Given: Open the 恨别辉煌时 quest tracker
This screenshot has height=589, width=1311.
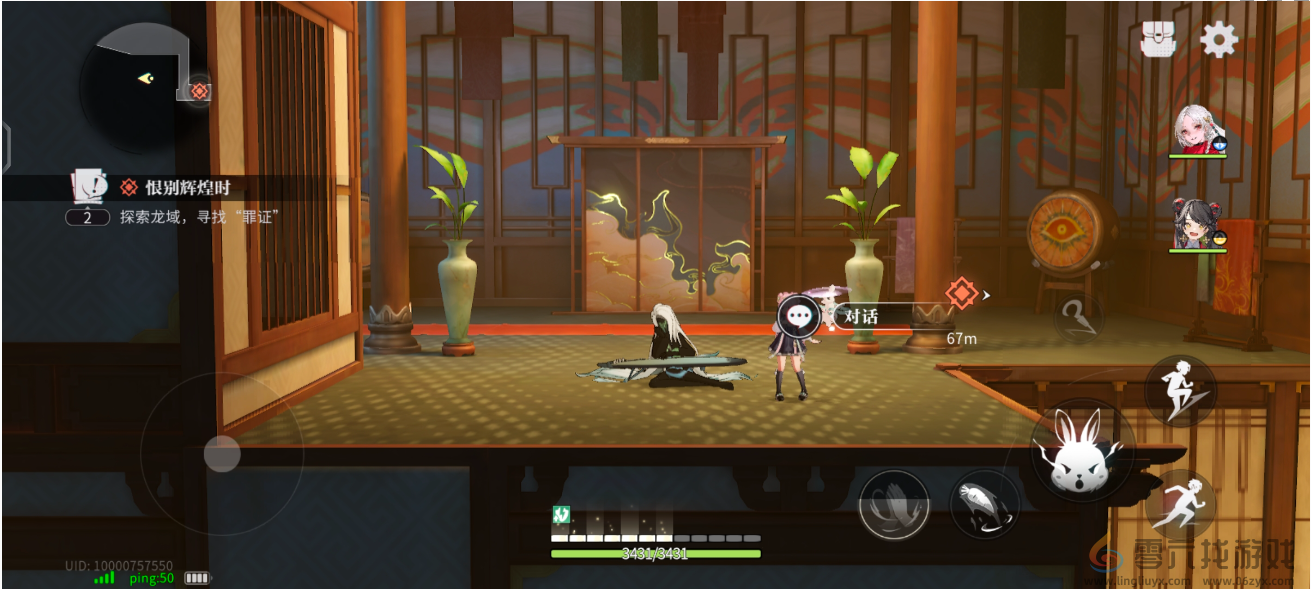Looking at the screenshot, I should coord(194,187).
